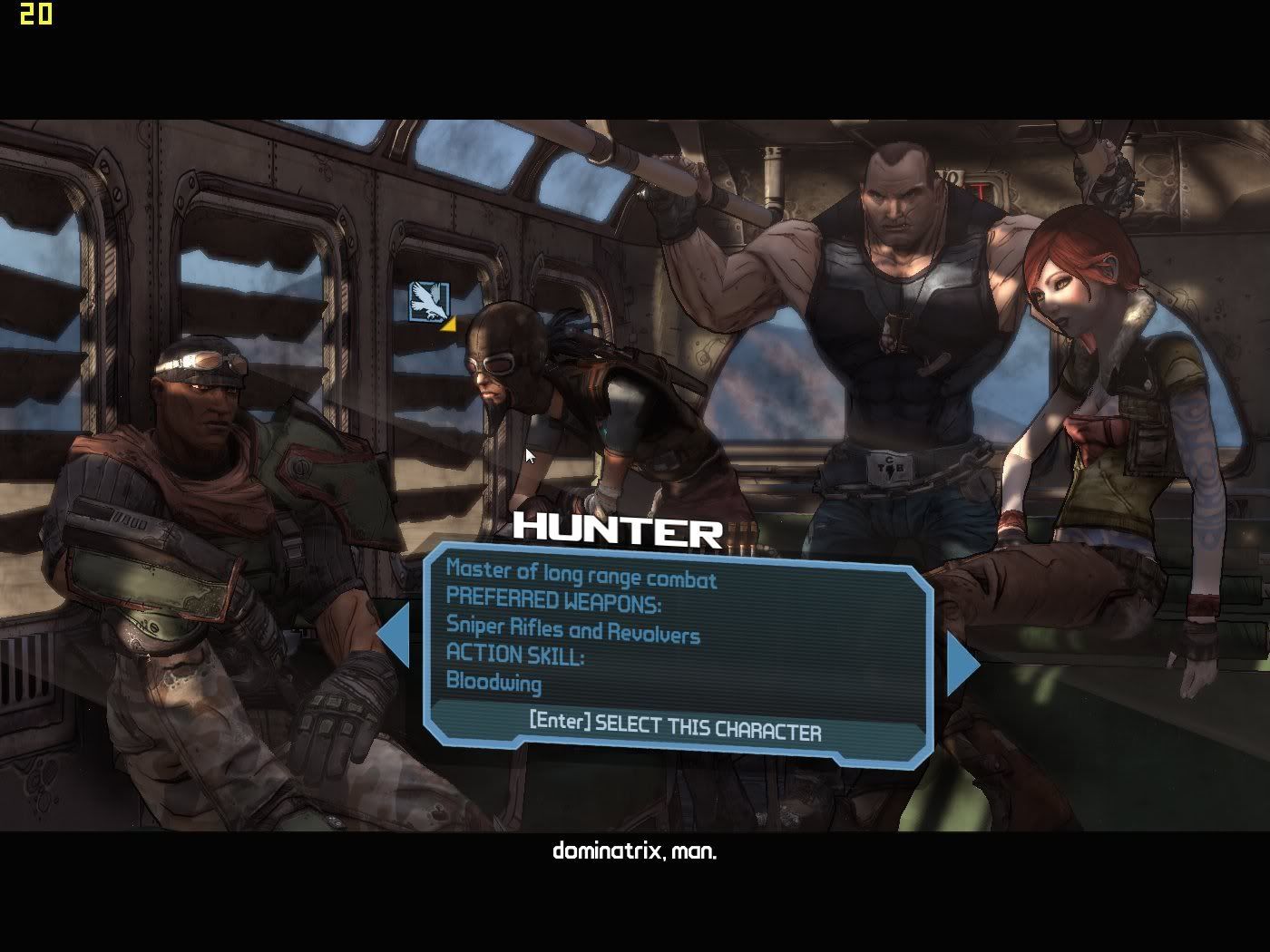Show the next character class with right arrow
The width and height of the screenshot is (1270, 952).
click(963, 663)
